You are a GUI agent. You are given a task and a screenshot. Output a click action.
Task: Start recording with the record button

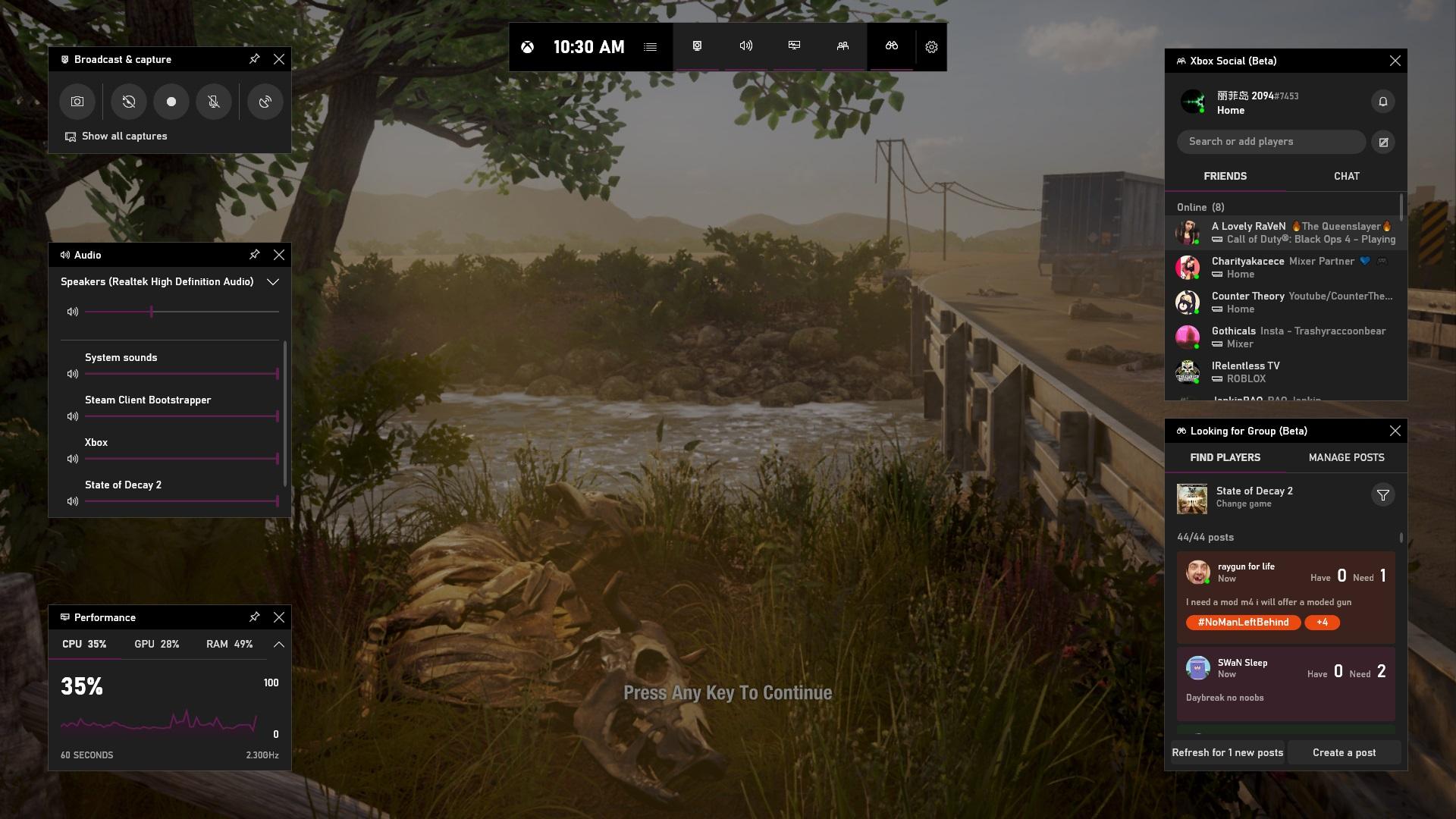coord(171,102)
